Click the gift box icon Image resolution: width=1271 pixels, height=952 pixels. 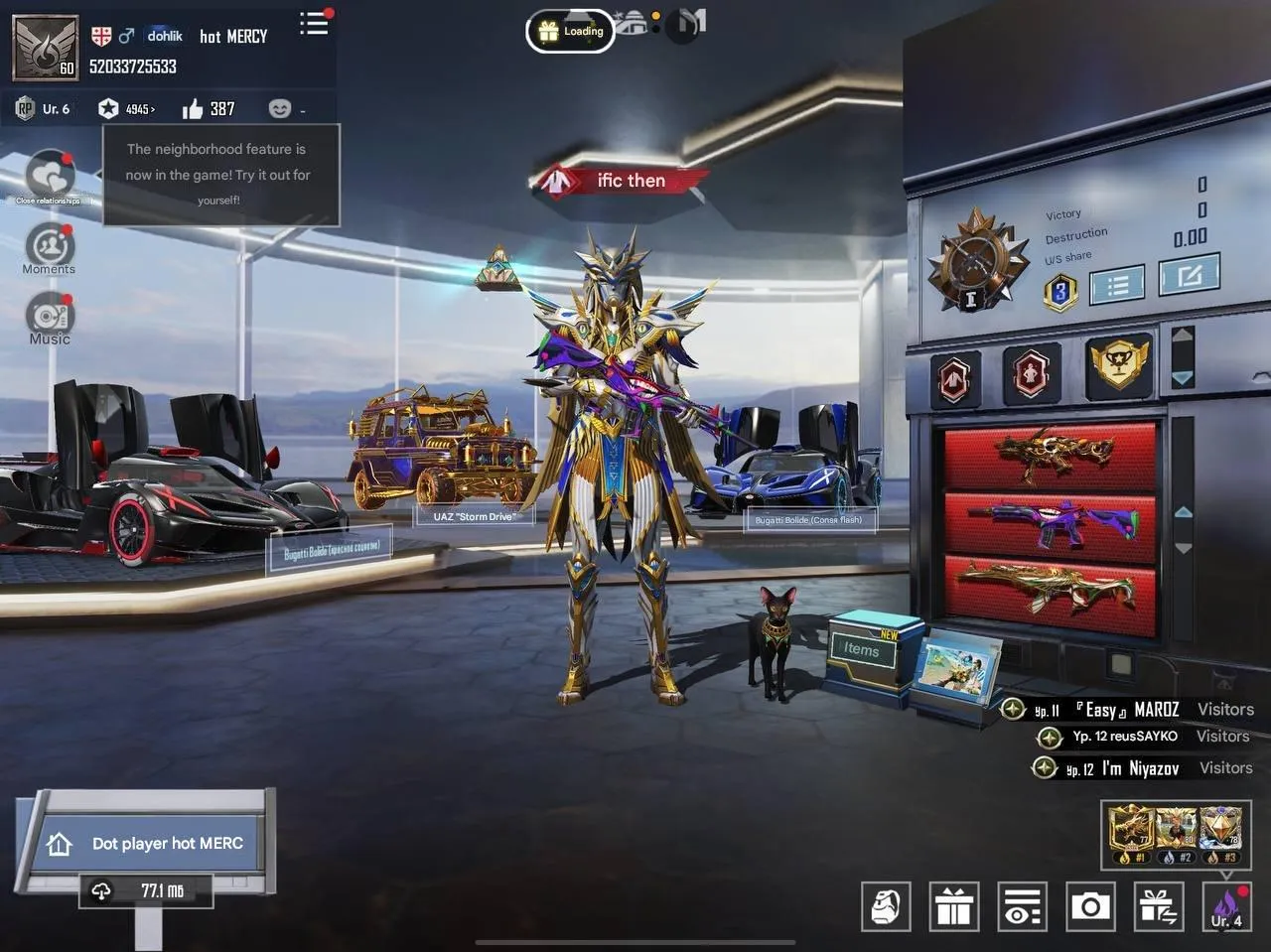(x=954, y=906)
